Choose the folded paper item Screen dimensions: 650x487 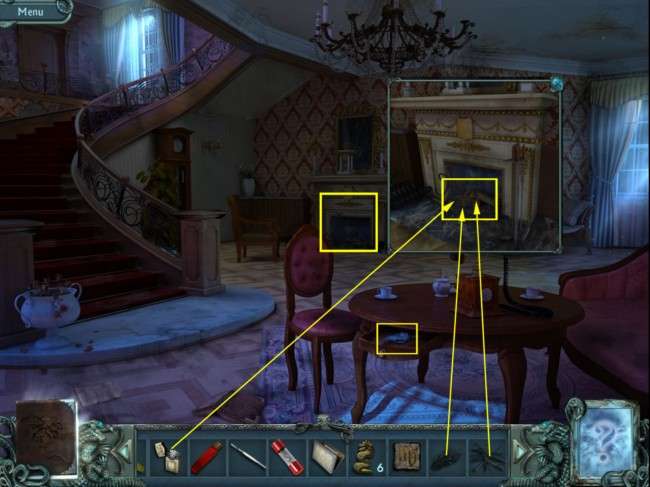pos(324,456)
